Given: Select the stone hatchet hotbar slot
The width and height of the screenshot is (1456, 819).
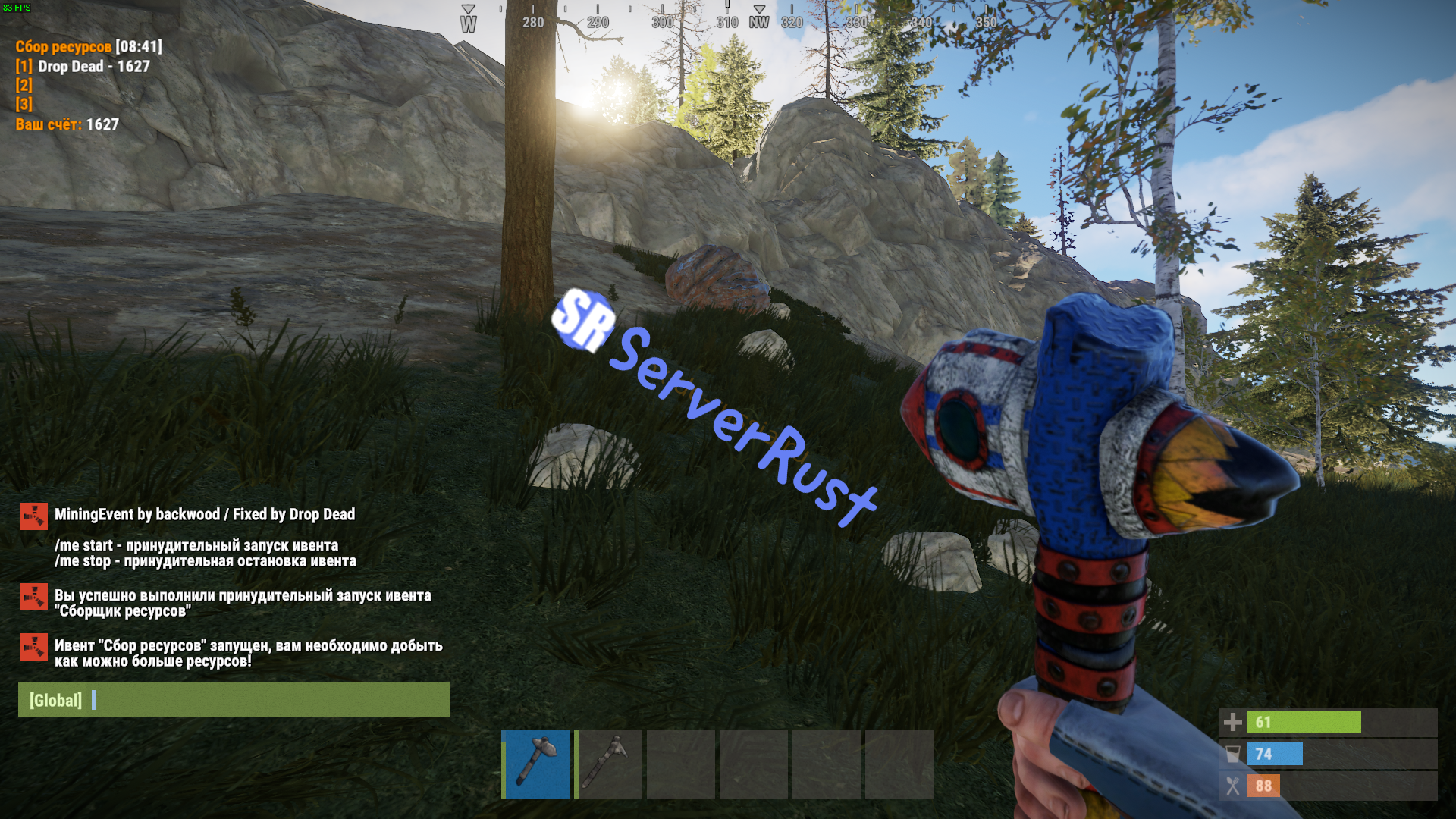Looking at the screenshot, I should tap(535, 764).
